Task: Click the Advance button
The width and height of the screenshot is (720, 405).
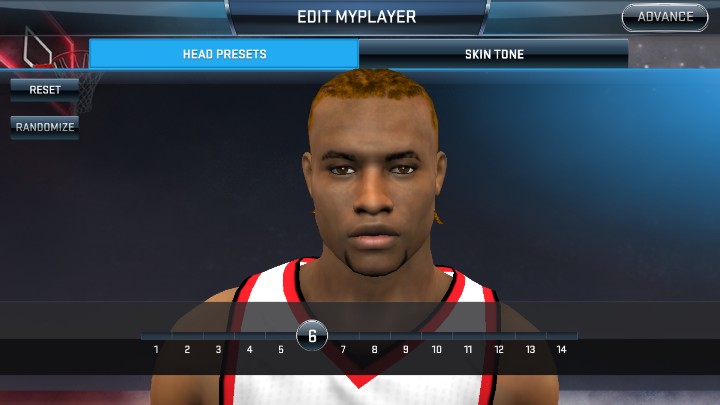Action: click(x=665, y=17)
